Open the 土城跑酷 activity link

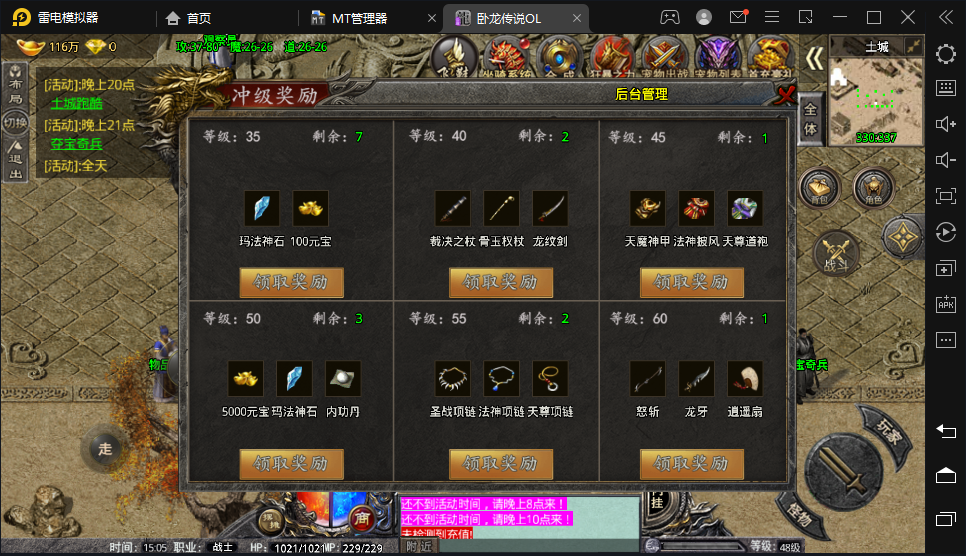pos(76,103)
